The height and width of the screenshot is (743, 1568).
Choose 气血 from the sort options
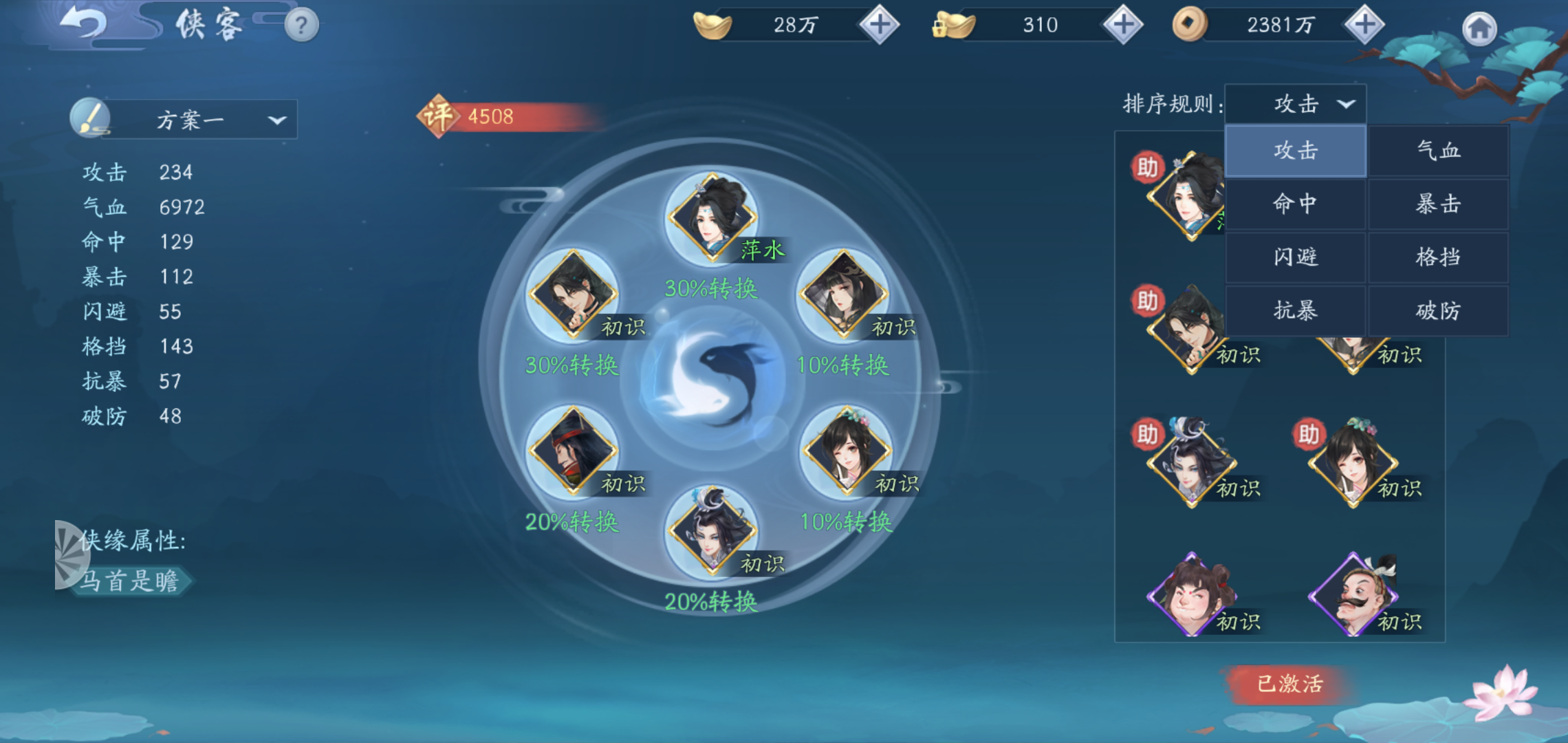click(x=1438, y=150)
